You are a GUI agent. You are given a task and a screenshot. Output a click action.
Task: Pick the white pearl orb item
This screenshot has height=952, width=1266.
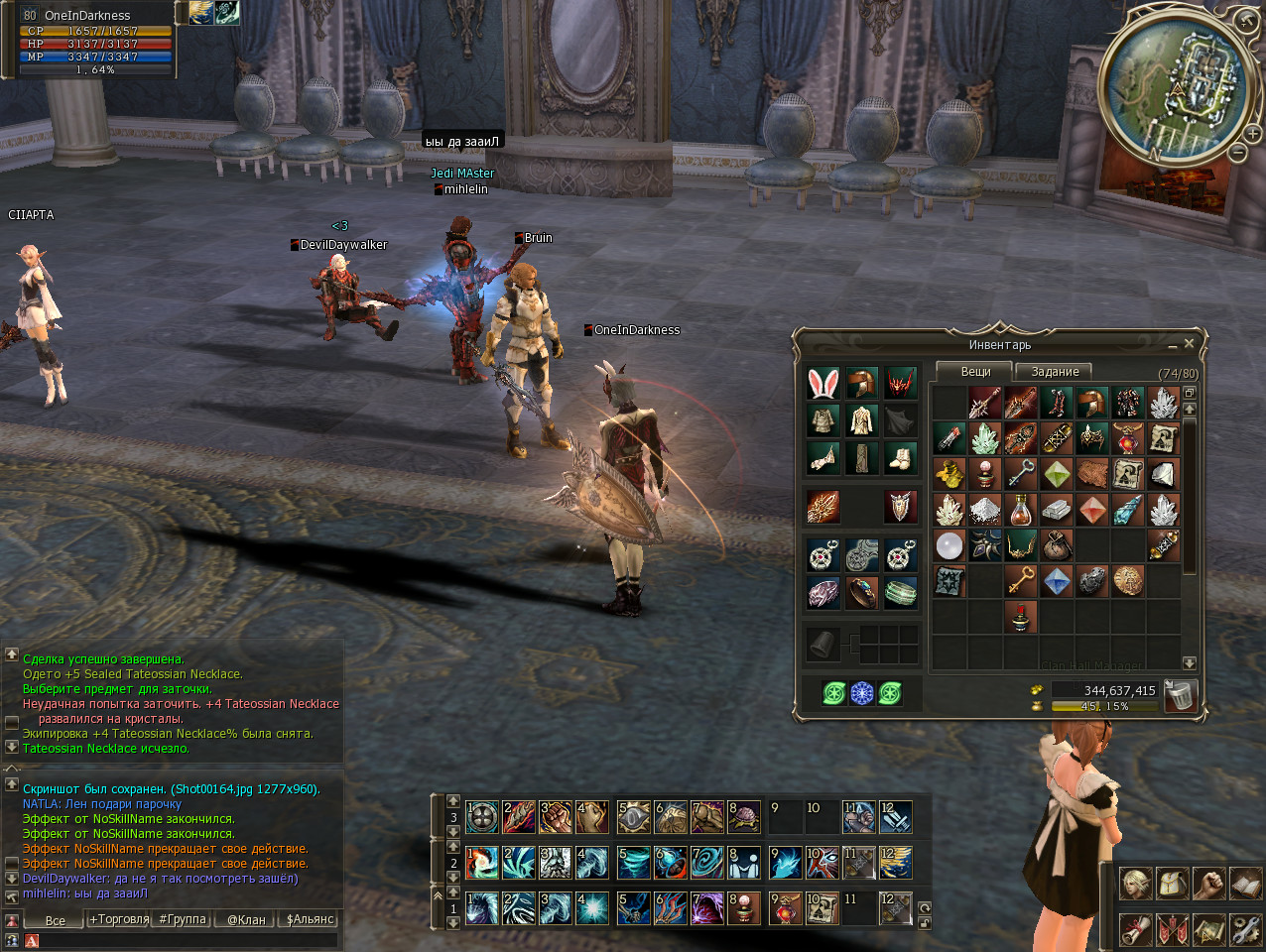click(x=949, y=544)
